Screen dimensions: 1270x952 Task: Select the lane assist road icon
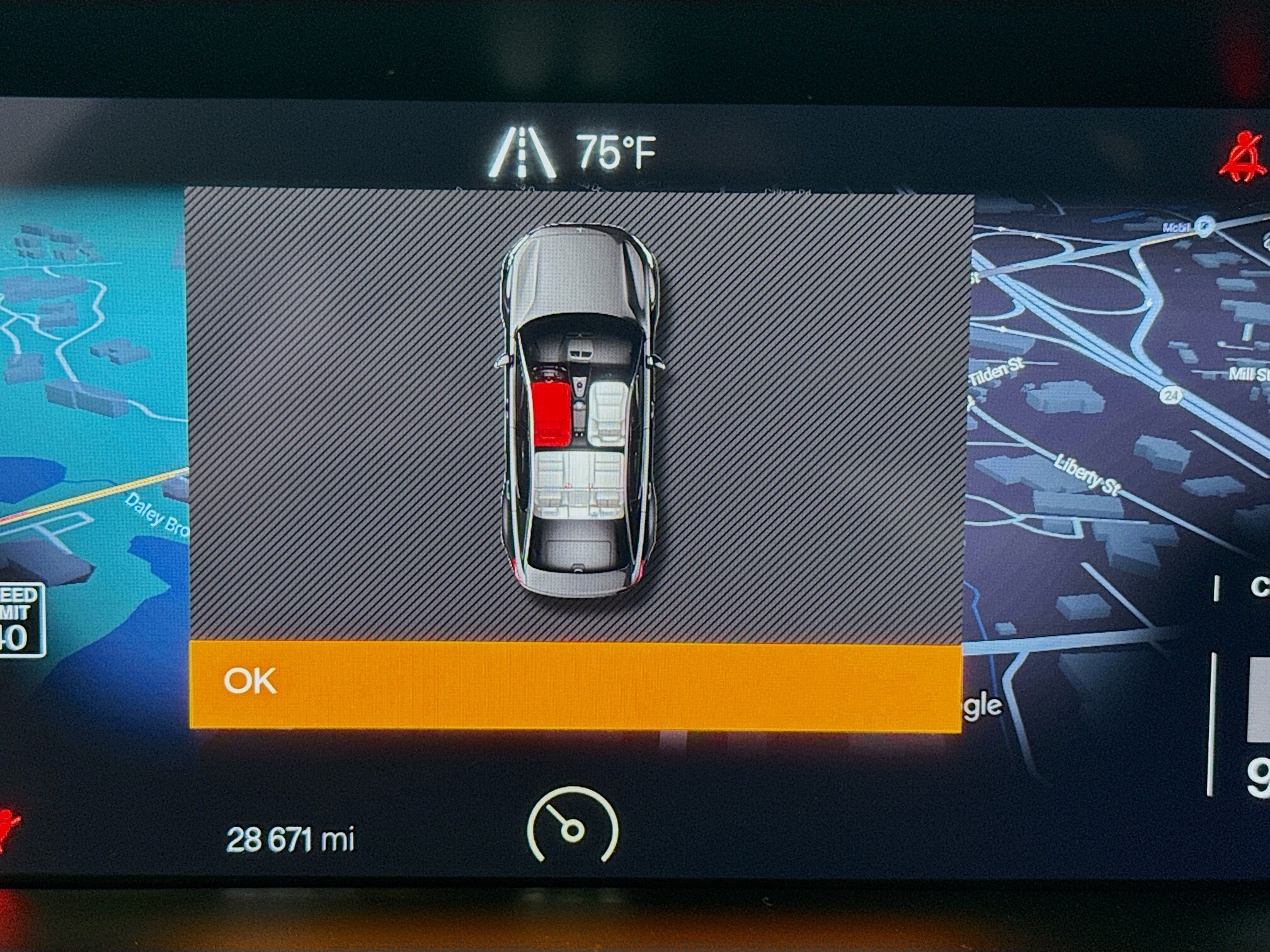(x=522, y=154)
